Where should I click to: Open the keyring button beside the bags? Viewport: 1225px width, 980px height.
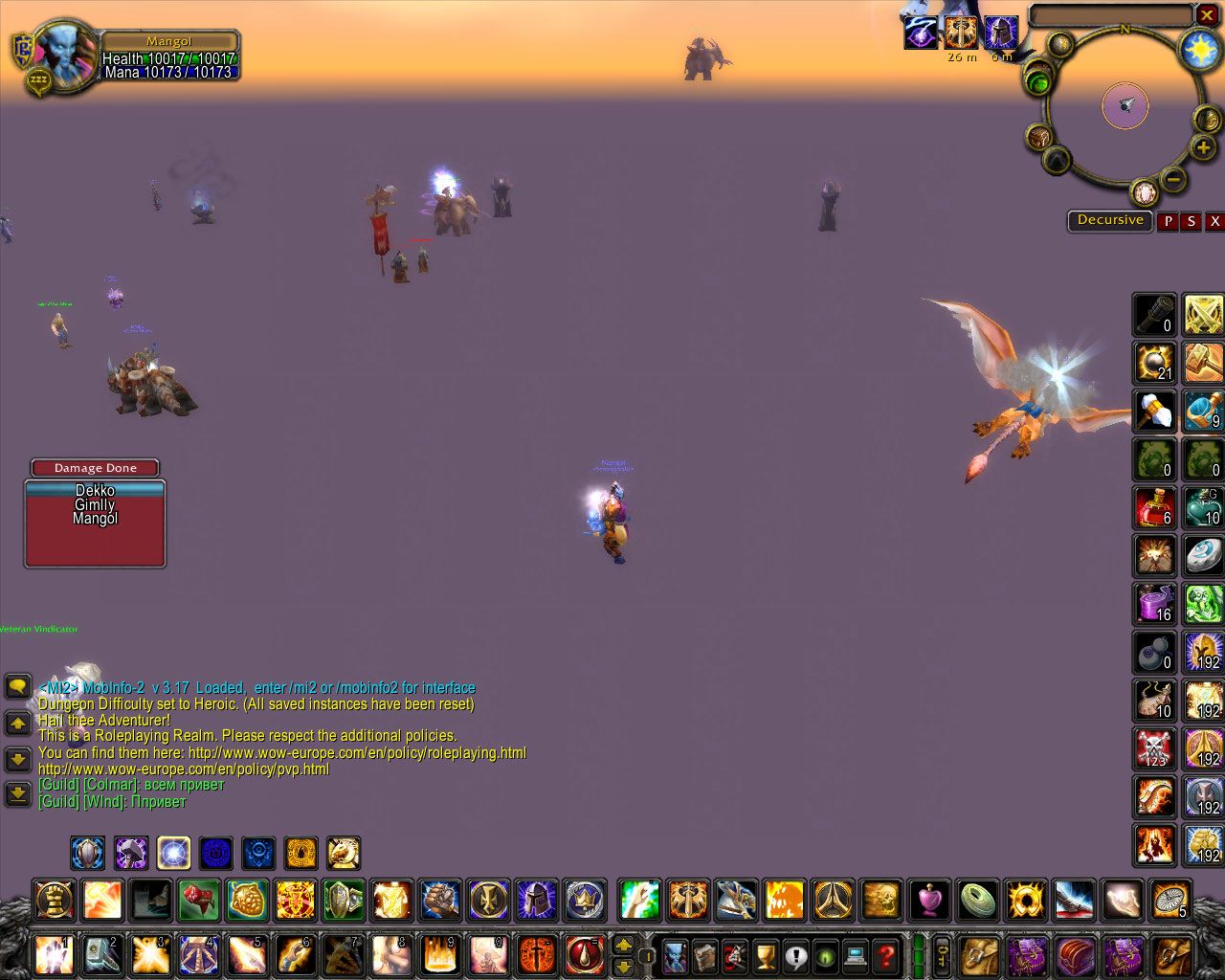(943, 954)
